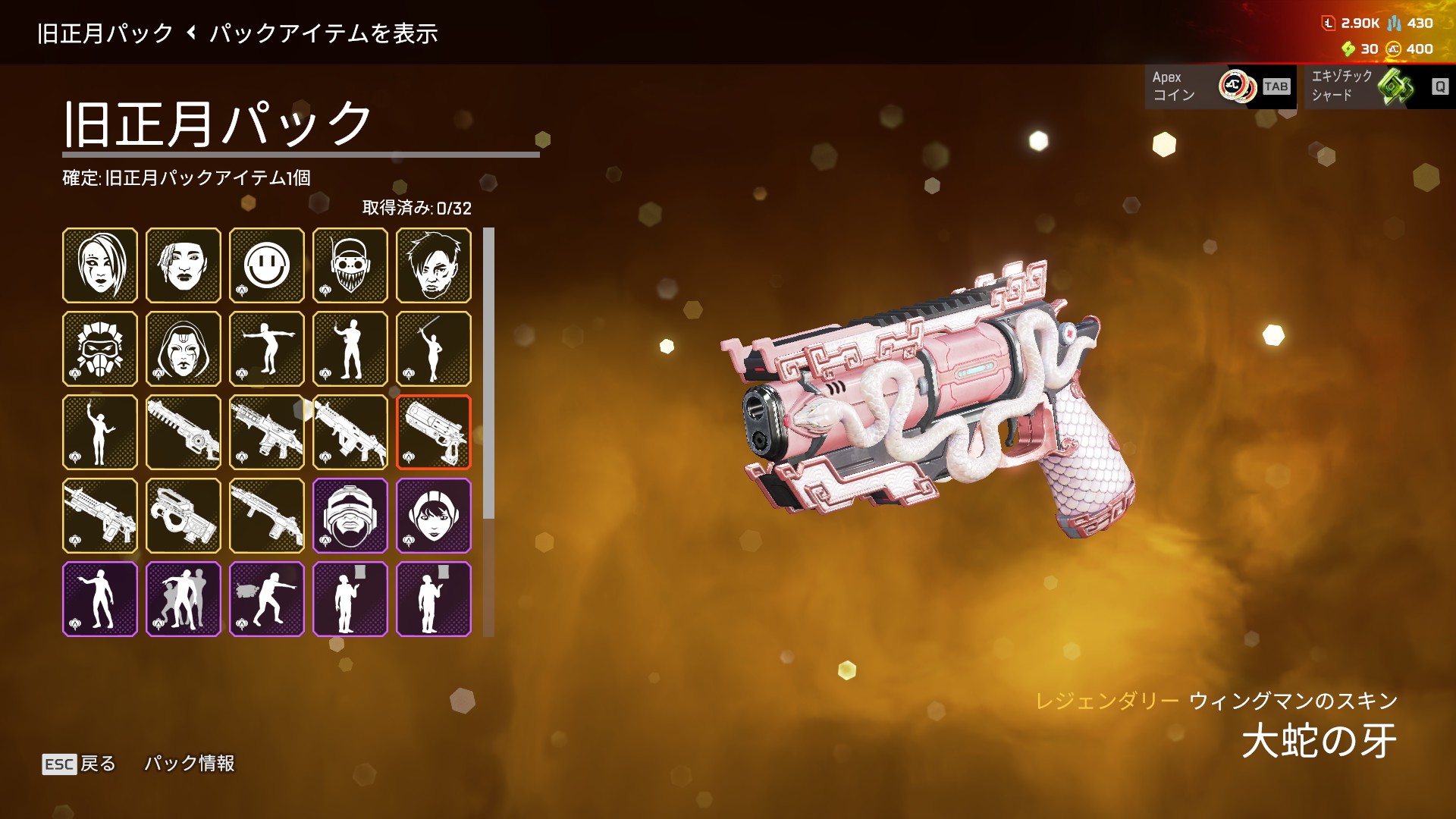This screenshot has height=819, width=1456.
Task: Select the woman with long side-swept hair skin
Action: (100, 265)
